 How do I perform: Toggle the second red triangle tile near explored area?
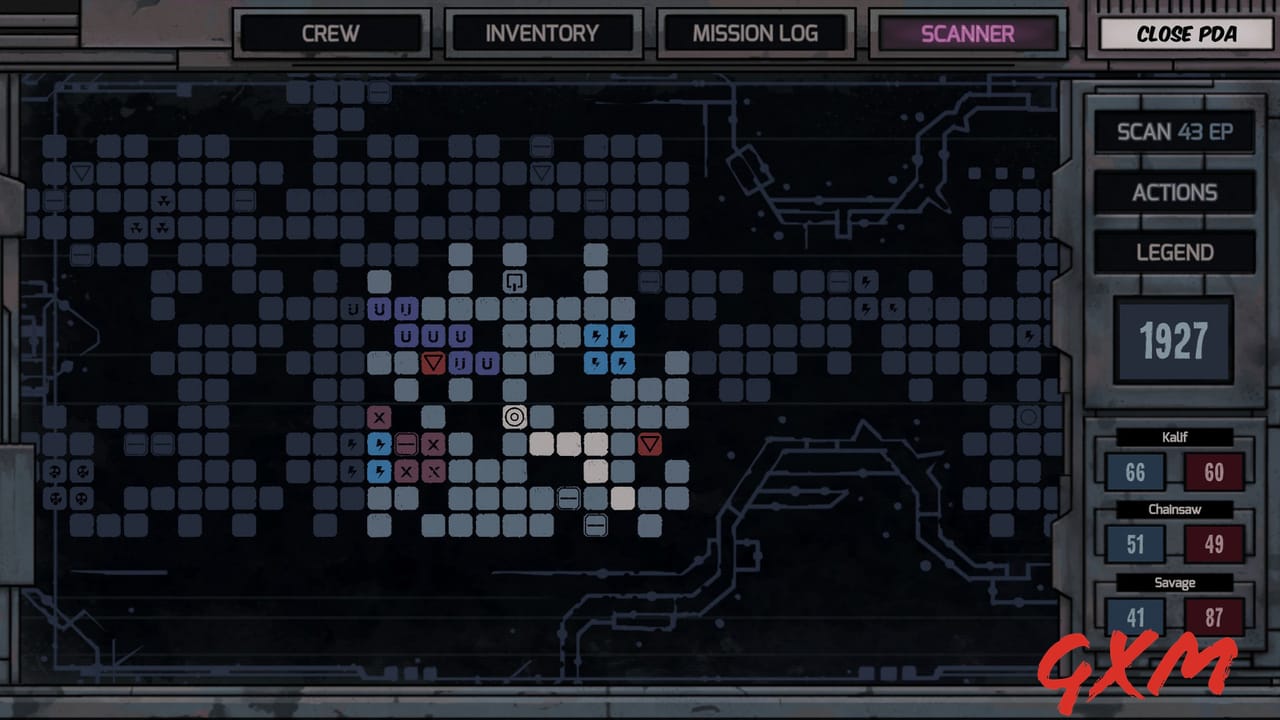tap(649, 446)
